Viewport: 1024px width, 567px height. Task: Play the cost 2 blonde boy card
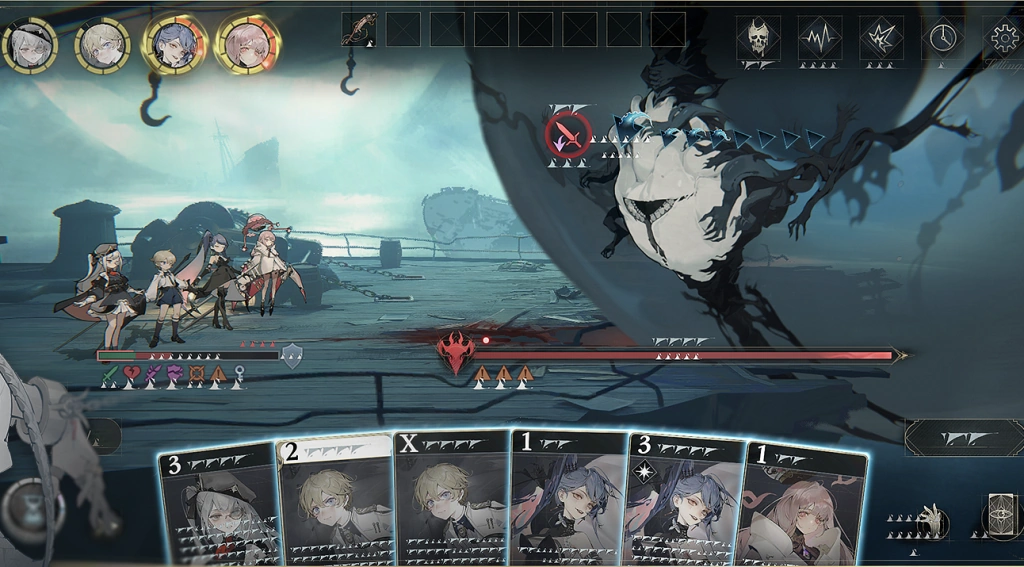point(335,500)
